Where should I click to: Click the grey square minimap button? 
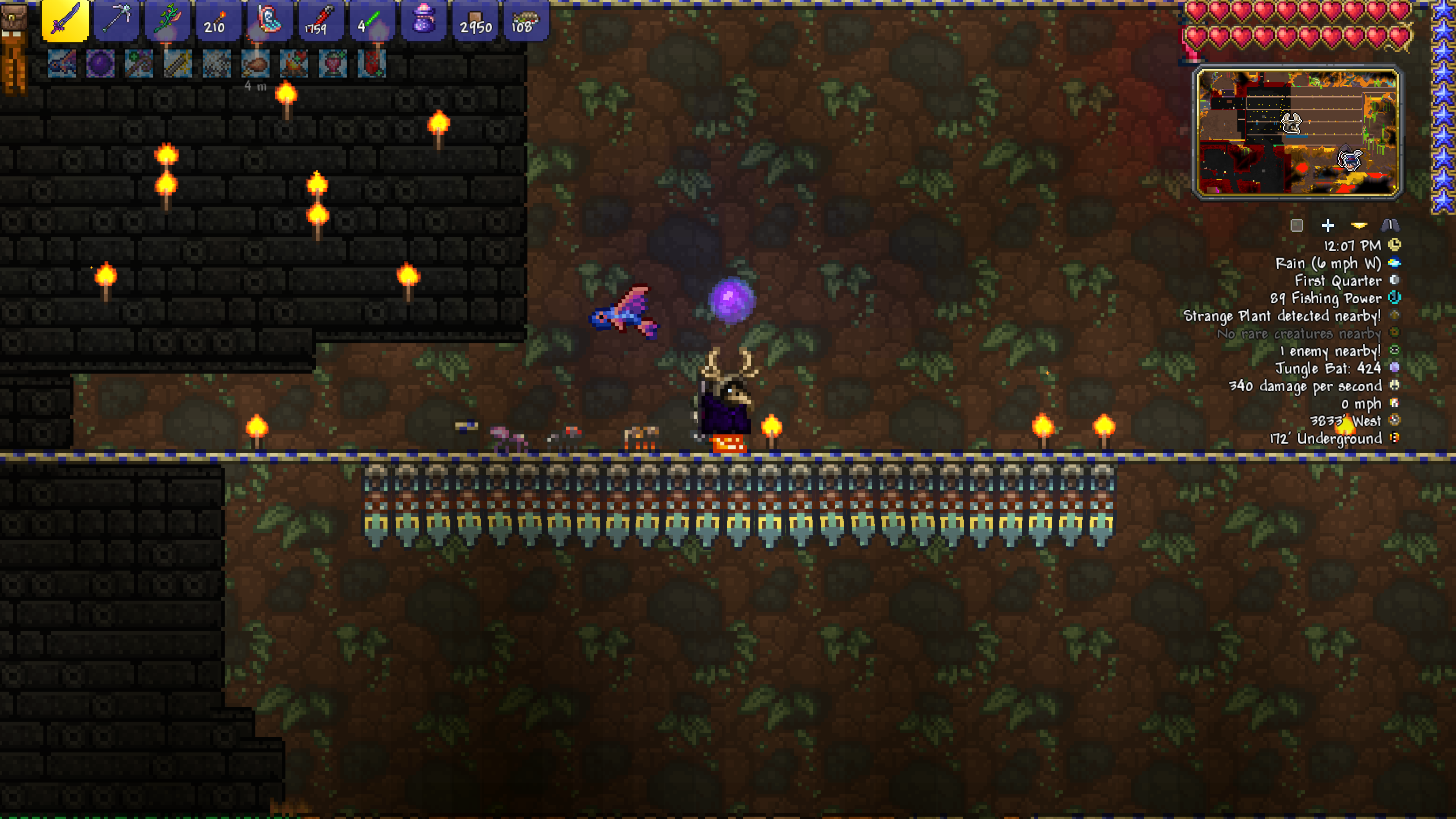point(1297,226)
